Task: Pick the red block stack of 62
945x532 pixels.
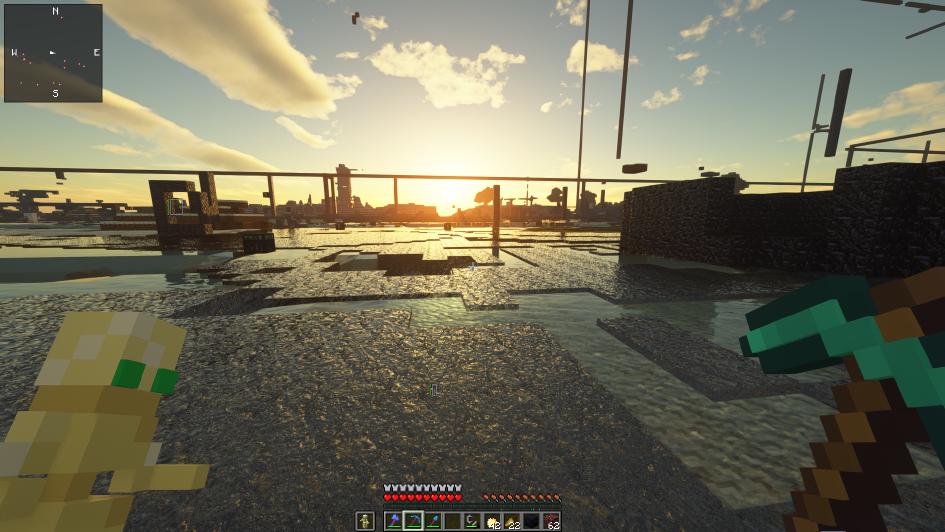Action: pos(550,521)
